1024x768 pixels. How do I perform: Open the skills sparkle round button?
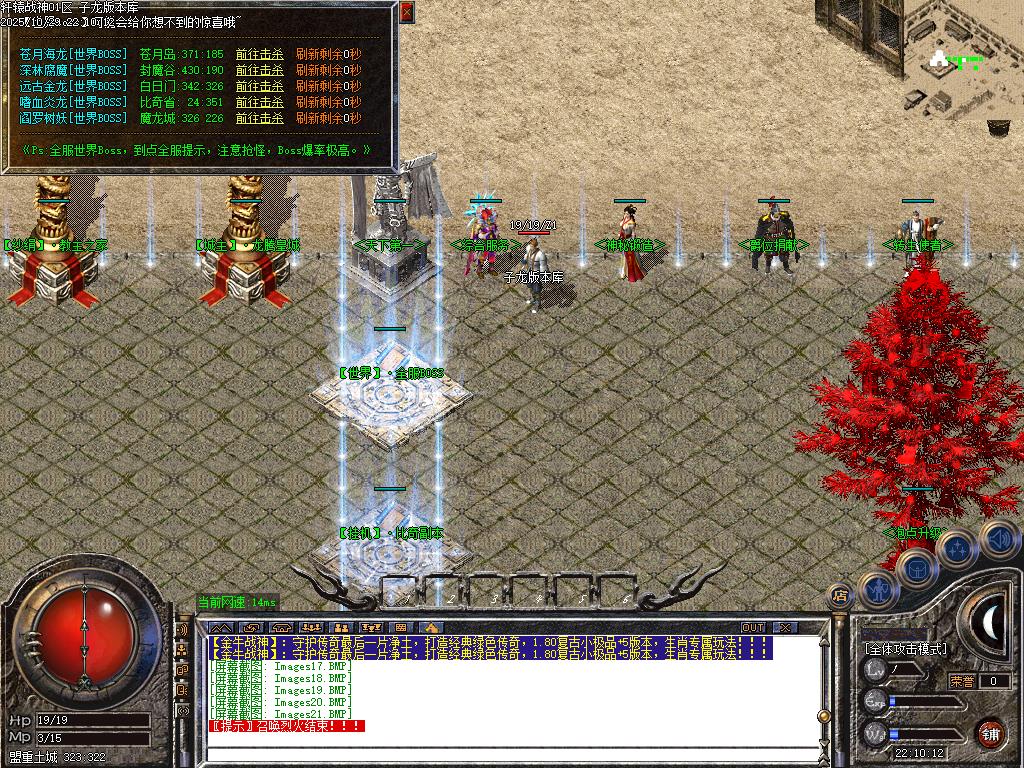pyautogui.click(x=957, y=548)
